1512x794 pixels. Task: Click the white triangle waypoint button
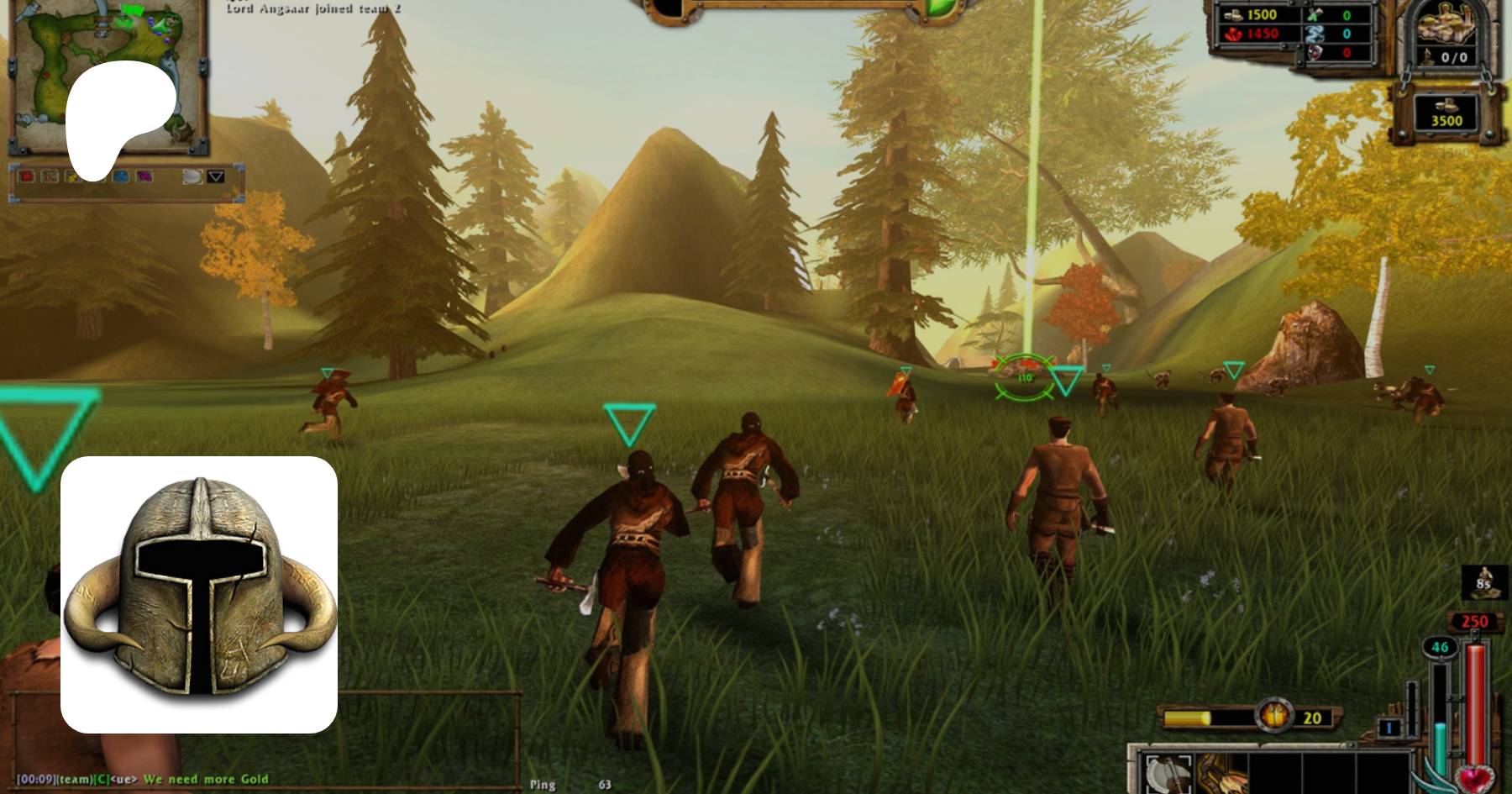(x=216, y=176)
